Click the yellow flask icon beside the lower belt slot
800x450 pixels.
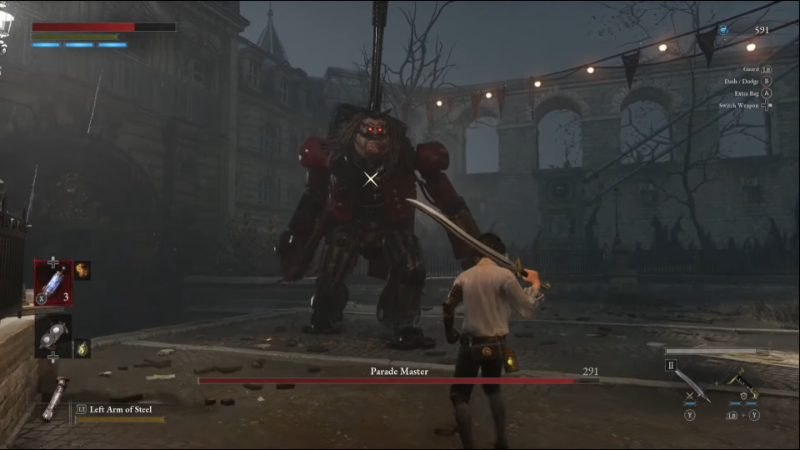pyautogui.click(x=82, y=347)
